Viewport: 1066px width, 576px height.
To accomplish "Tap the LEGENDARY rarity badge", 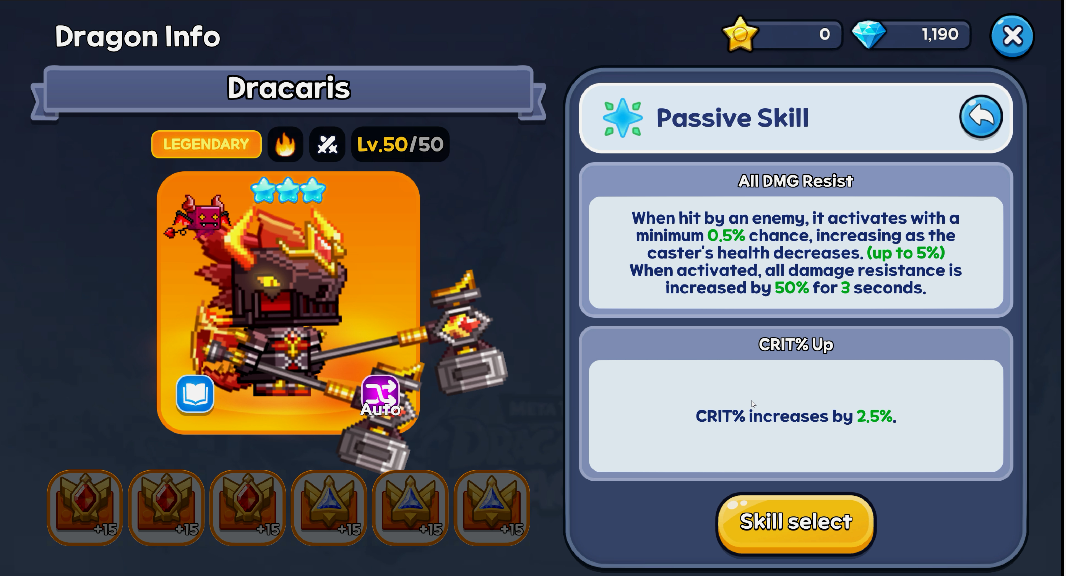I will 206,144.
